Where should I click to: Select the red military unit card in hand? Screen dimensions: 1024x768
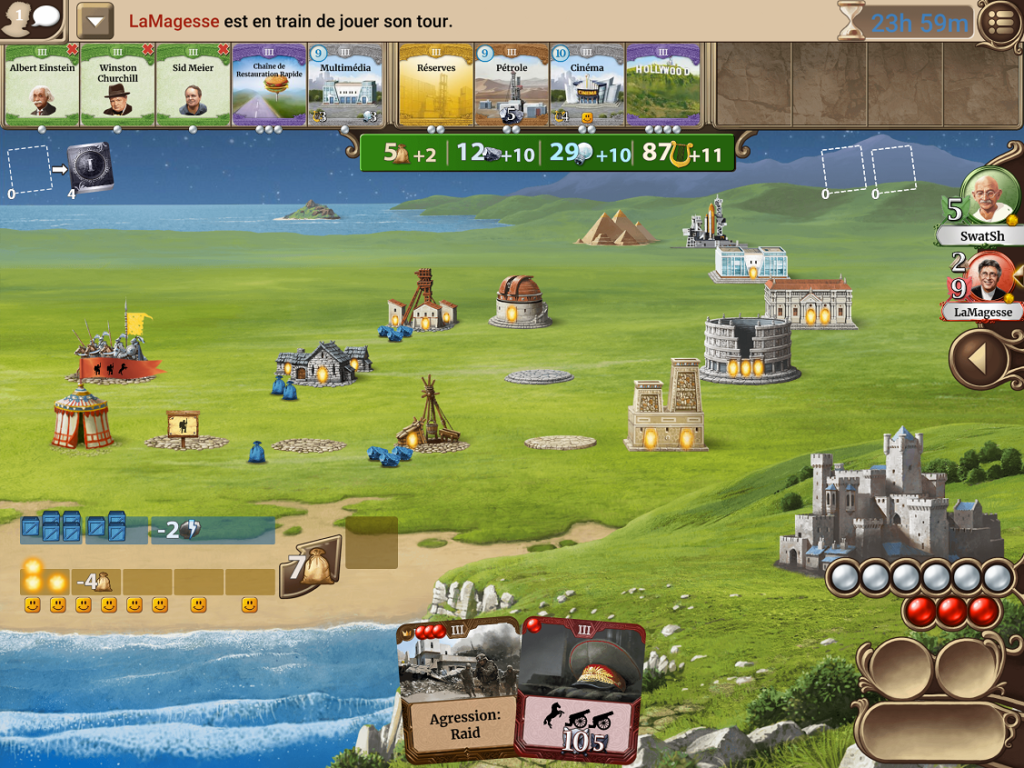point(582,690)
